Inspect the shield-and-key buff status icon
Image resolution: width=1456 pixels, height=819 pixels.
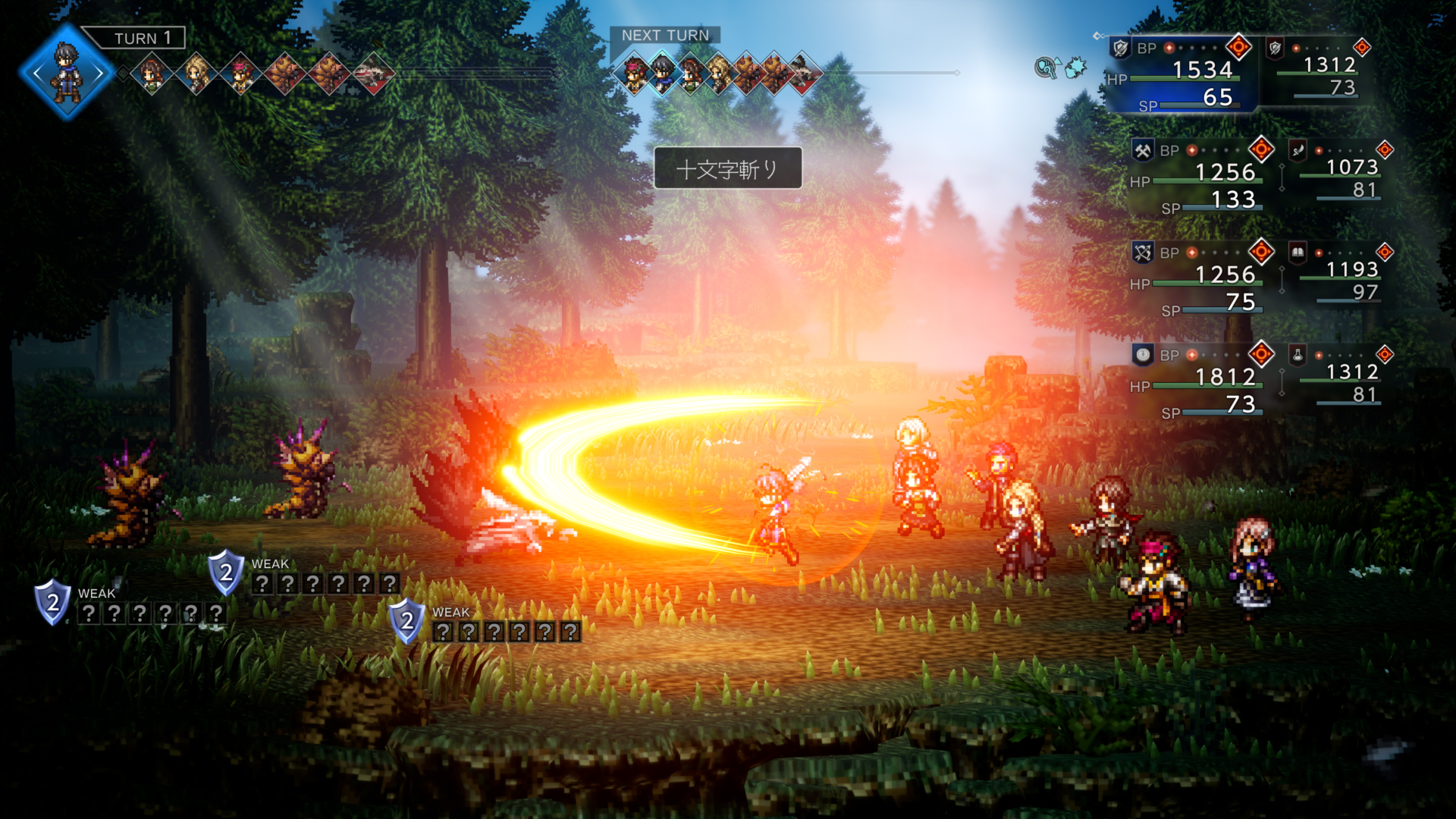tap(1046, 68)
